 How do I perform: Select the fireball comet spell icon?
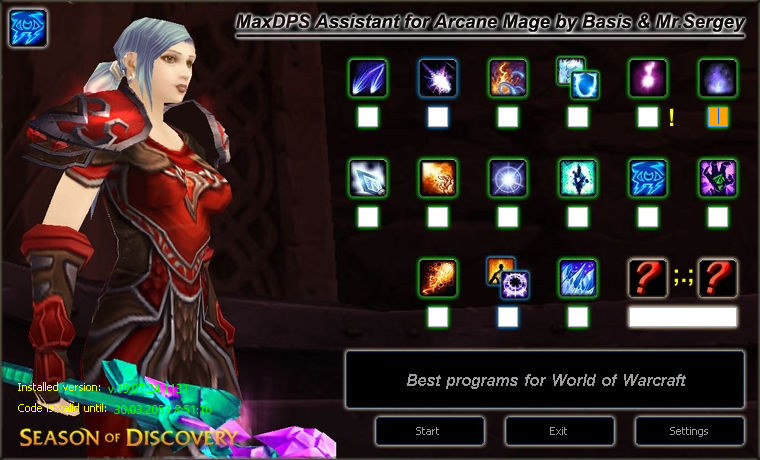[x=438, y=278]
